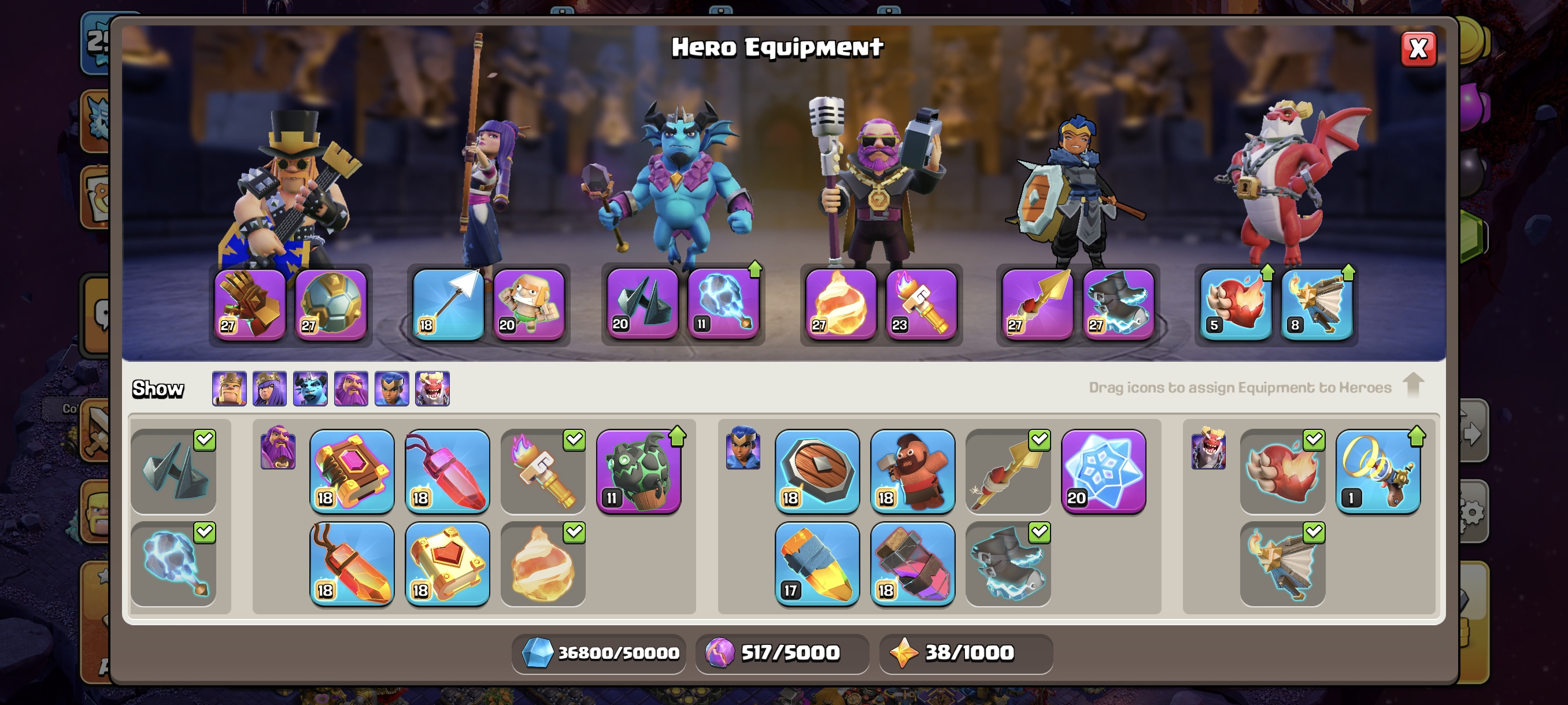This screenshot has height=705, width=1568.
Task: Choose the equipped Frozen Arrow slot
Action: point(448,304)
